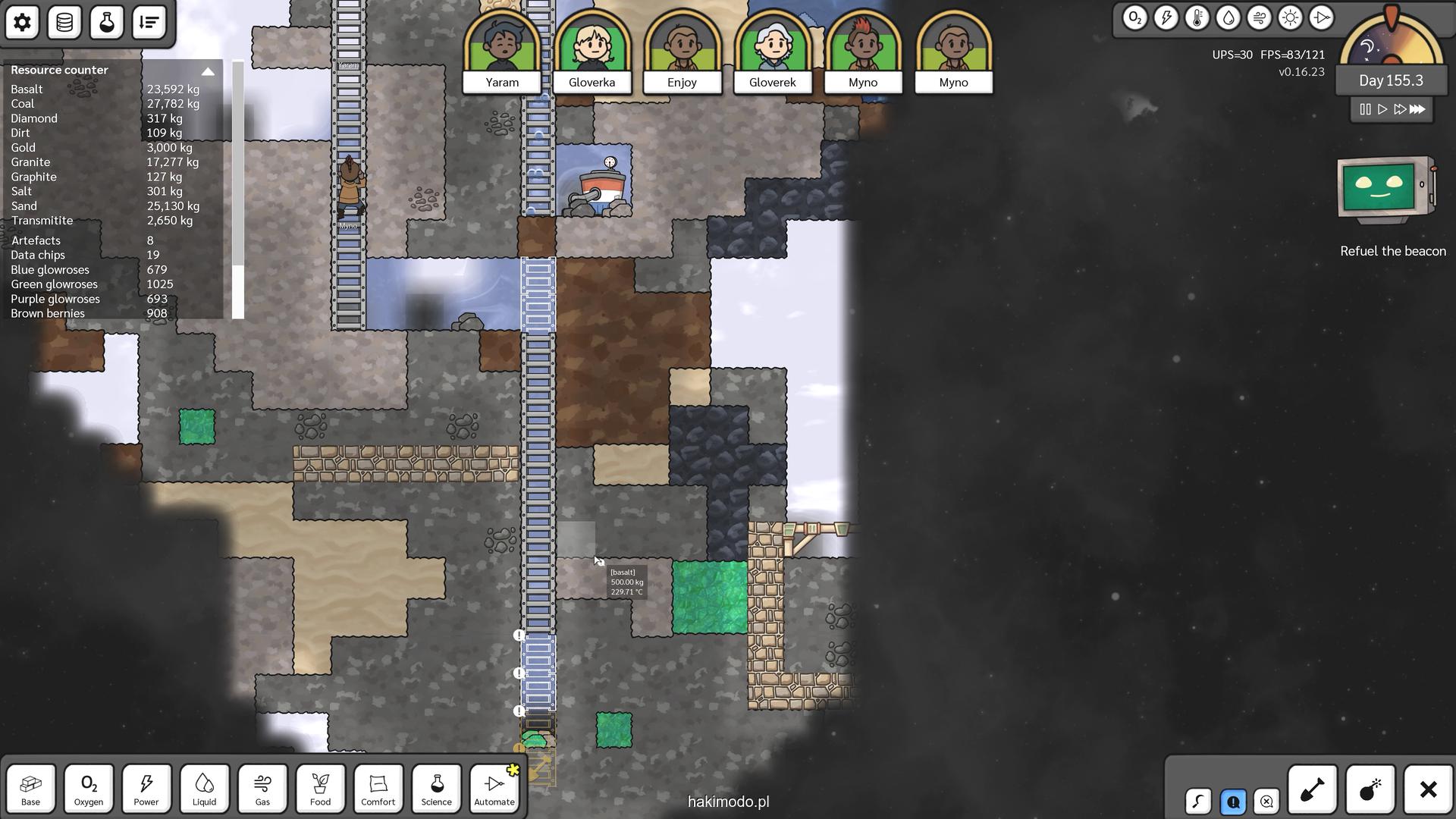Screen dimensions: 1456x819
Task: Choose the Food build category
Action: pos(320,789)
